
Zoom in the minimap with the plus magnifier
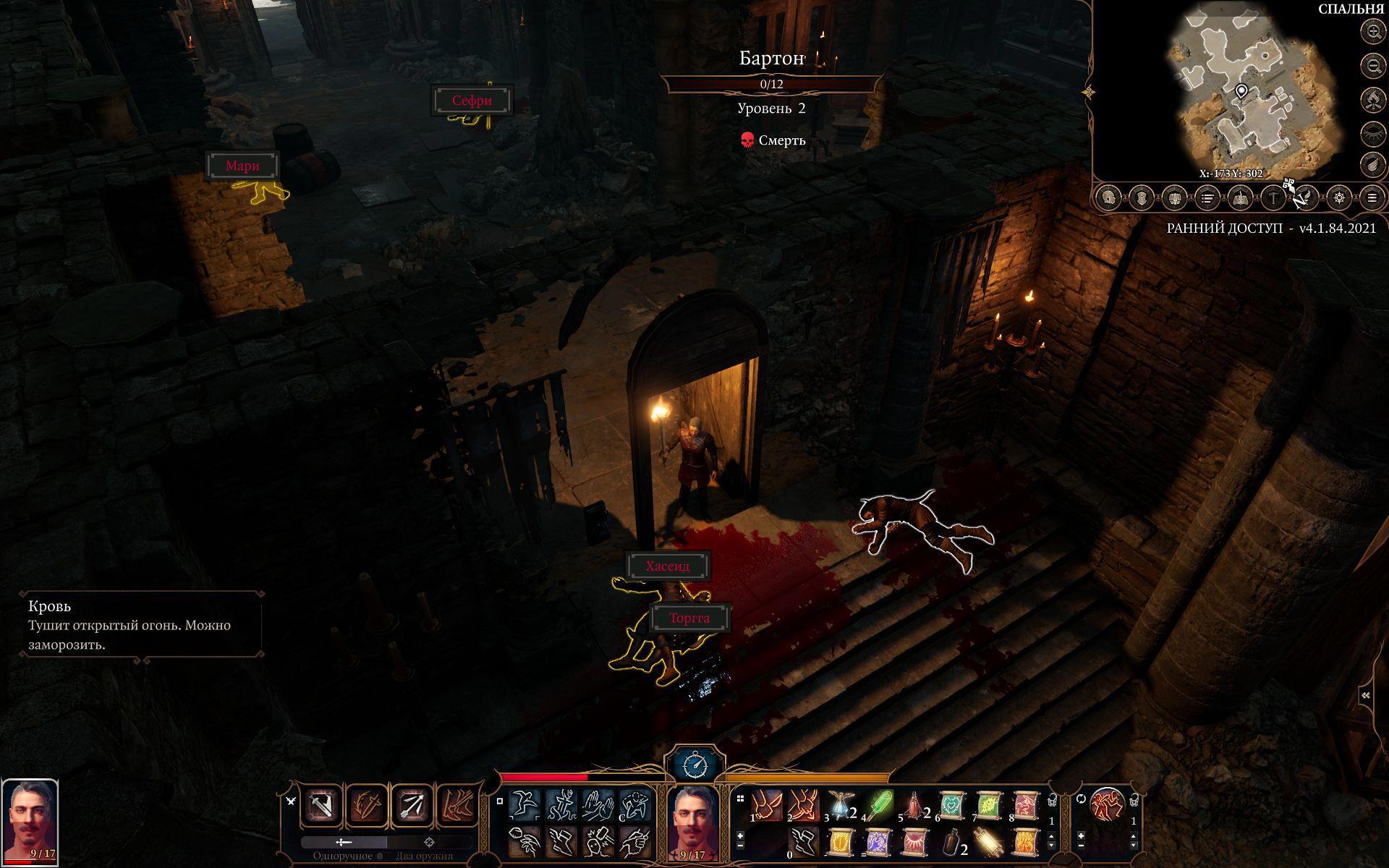click(x=1372, y=31)
